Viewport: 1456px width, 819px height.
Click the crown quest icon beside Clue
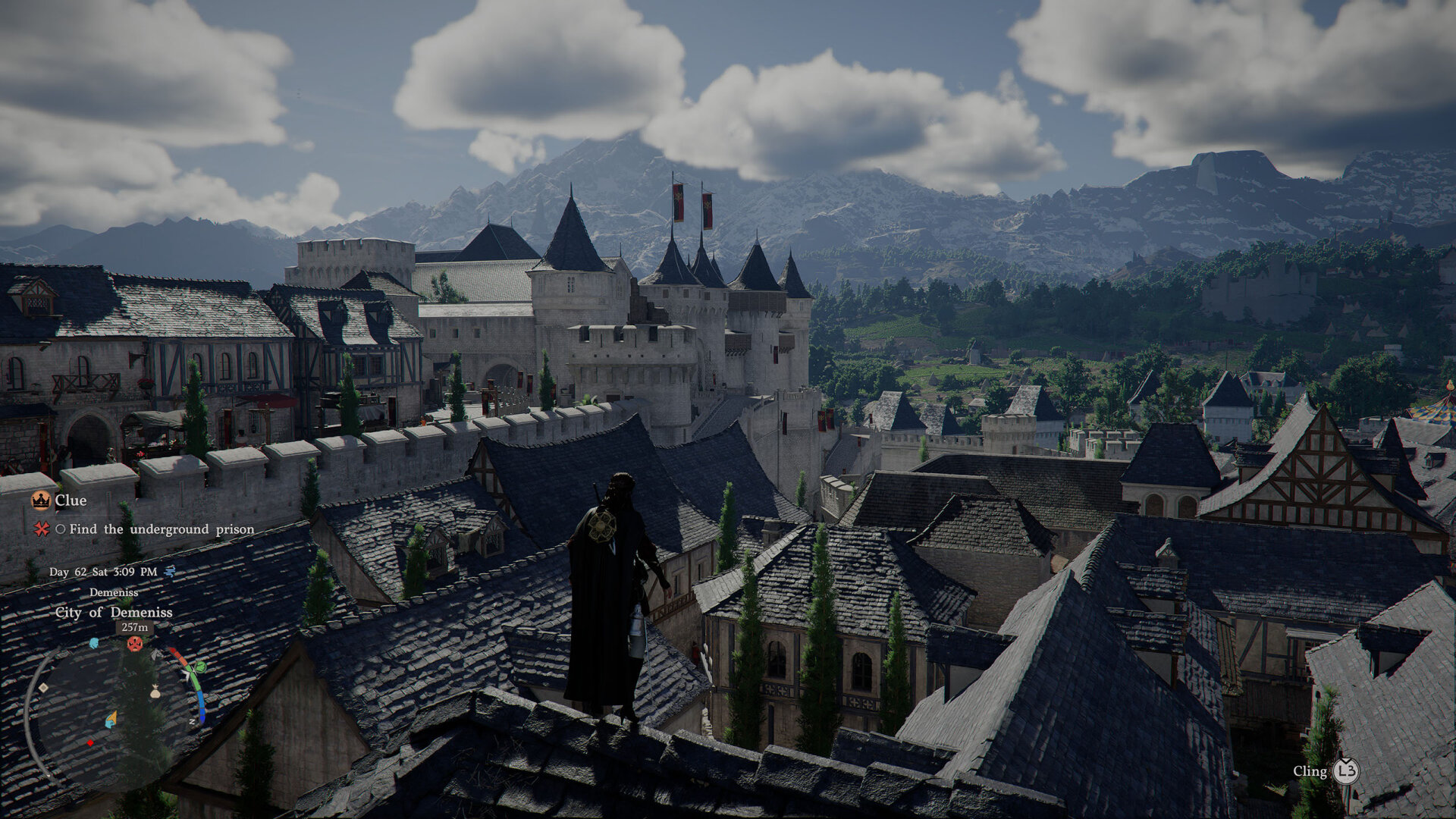coord(40,500)
